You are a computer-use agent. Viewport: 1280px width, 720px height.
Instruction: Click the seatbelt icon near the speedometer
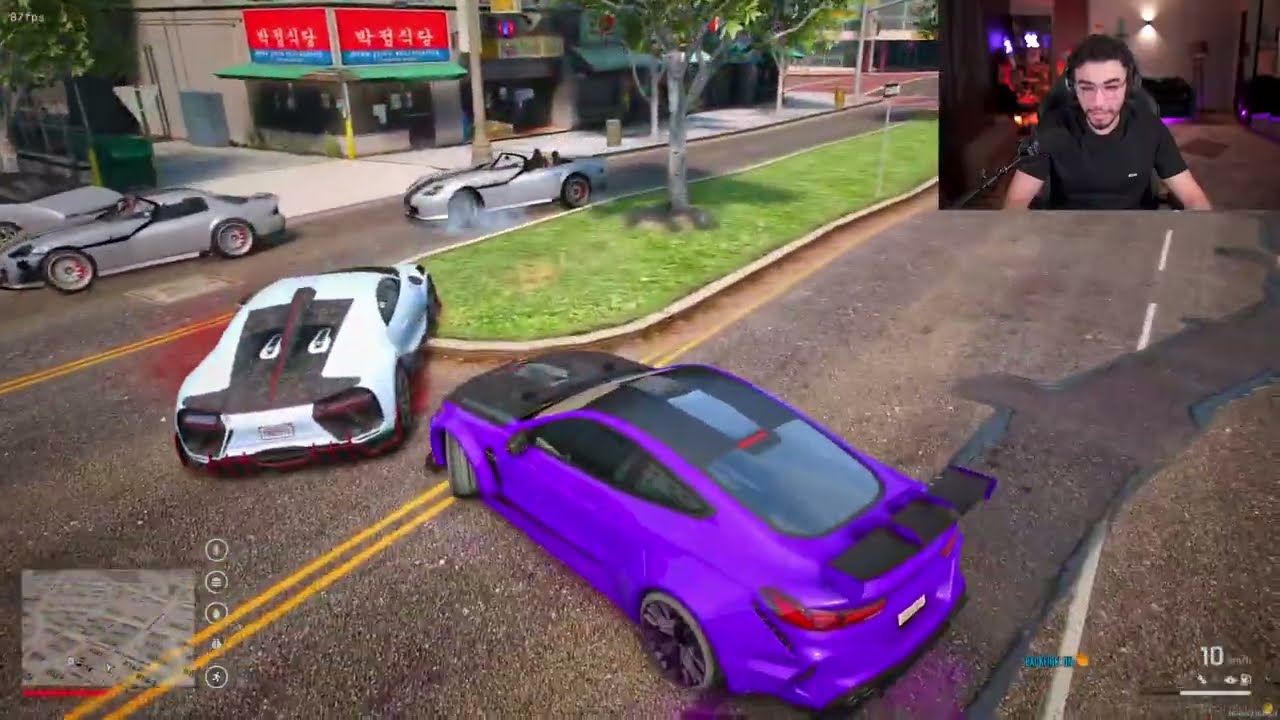1202,679
